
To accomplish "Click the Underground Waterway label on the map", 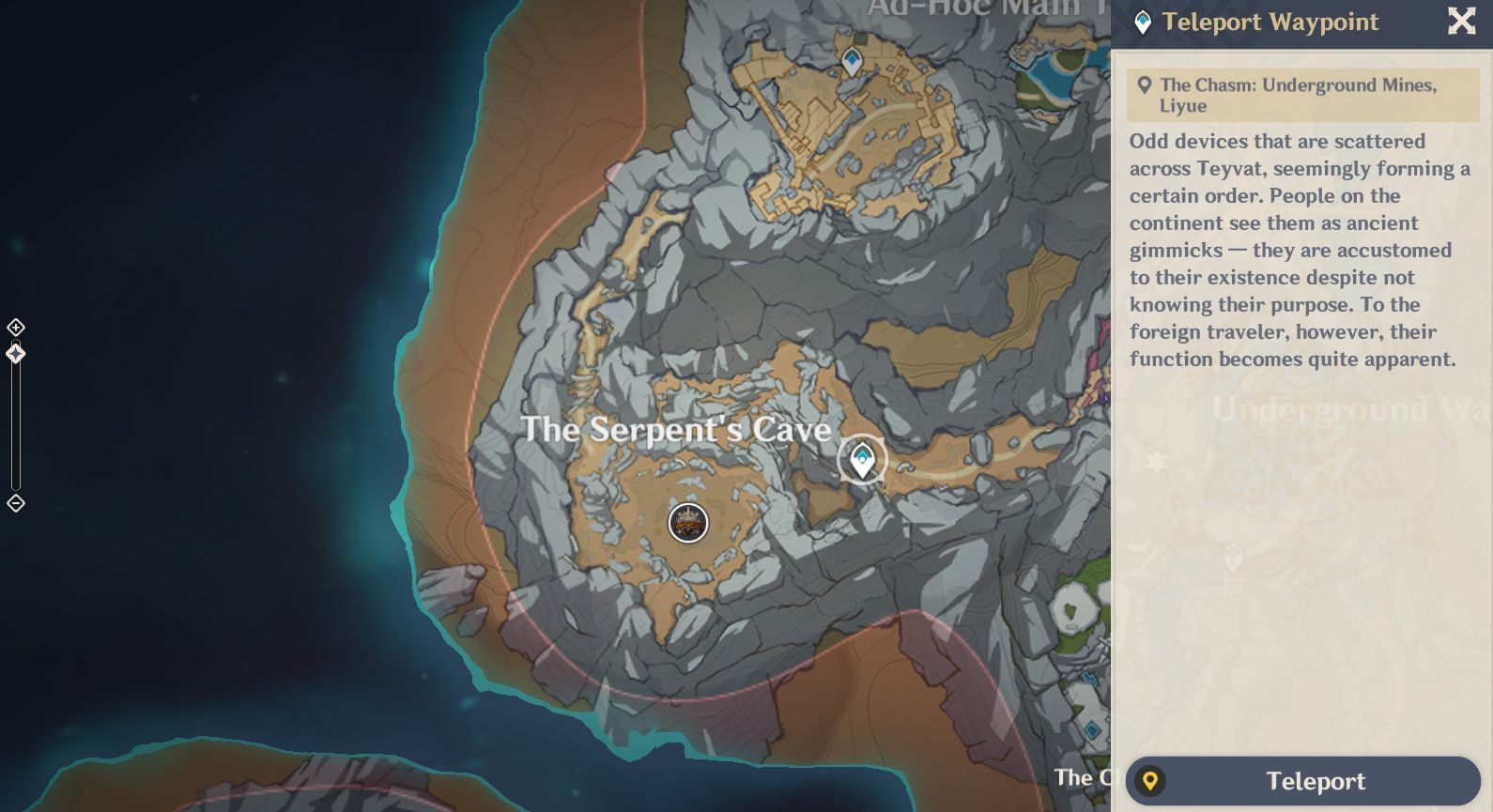I will pos(1334,408).
